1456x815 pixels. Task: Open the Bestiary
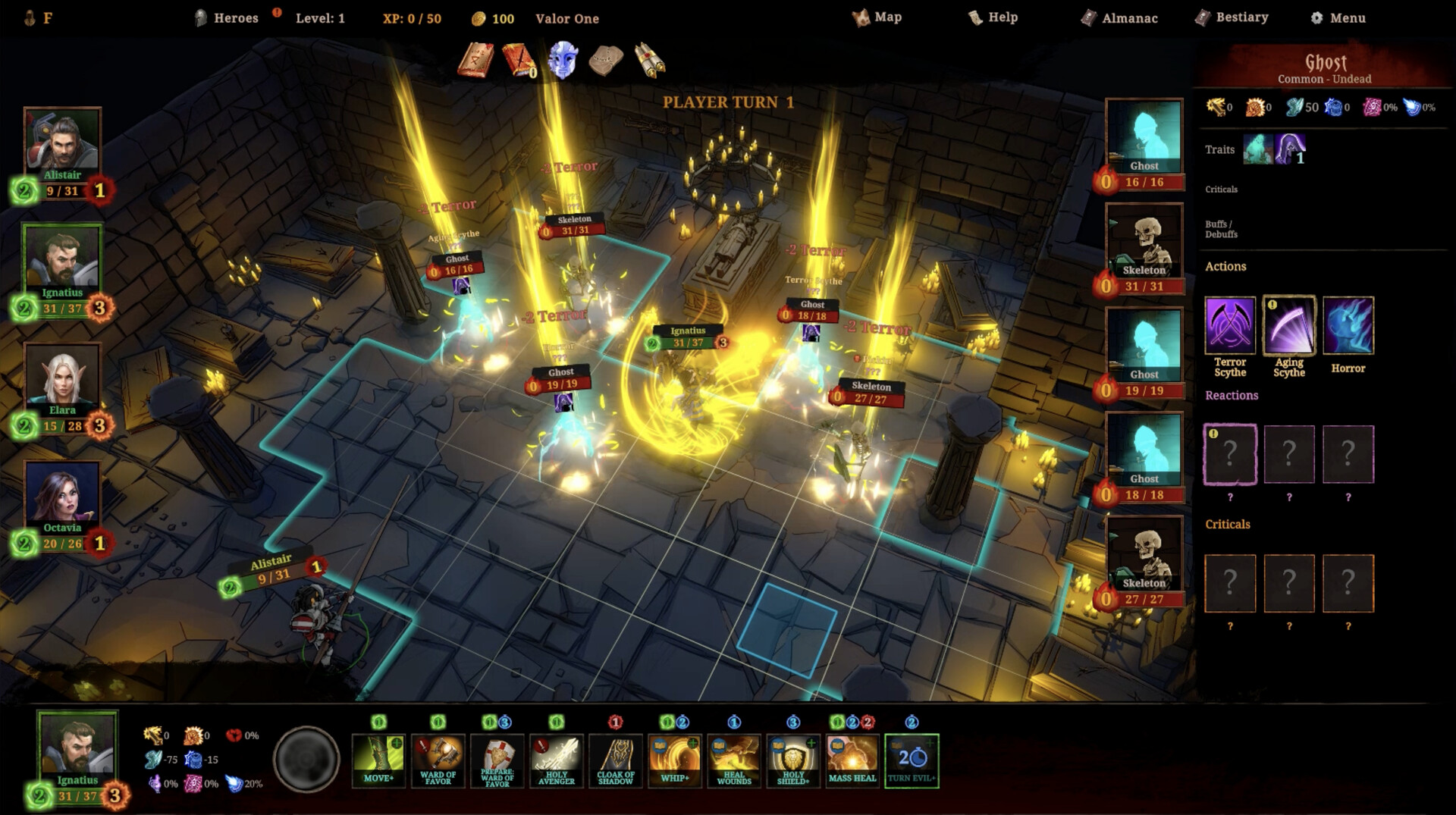1232,17
